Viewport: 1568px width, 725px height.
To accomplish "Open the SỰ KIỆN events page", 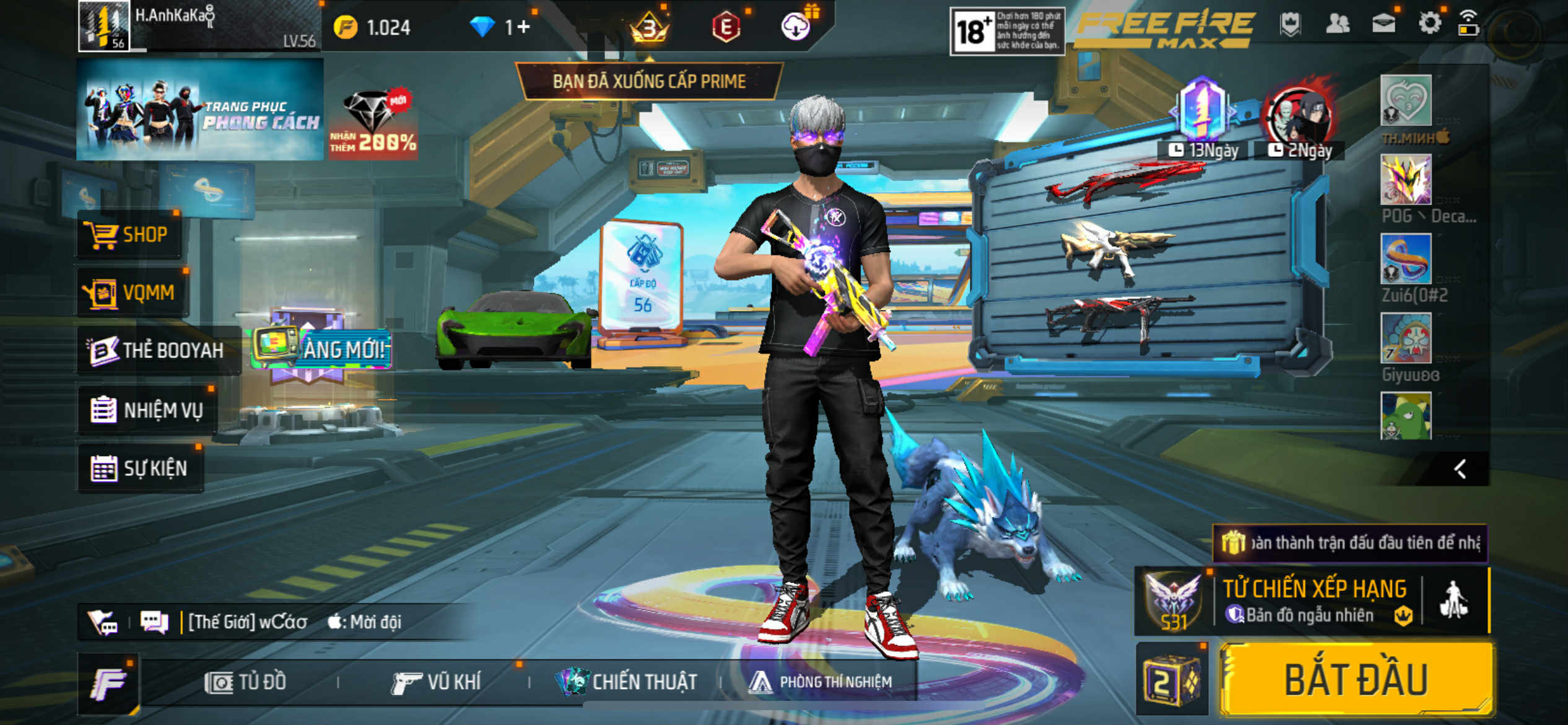I will click(x=140, y=468).
